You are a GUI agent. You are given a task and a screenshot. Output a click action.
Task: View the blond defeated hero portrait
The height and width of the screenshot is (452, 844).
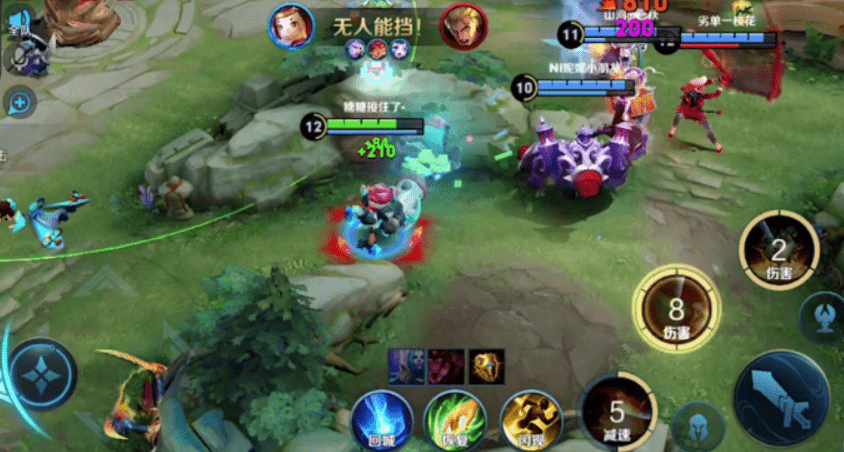pyautogui.click(x=464, y=25)
